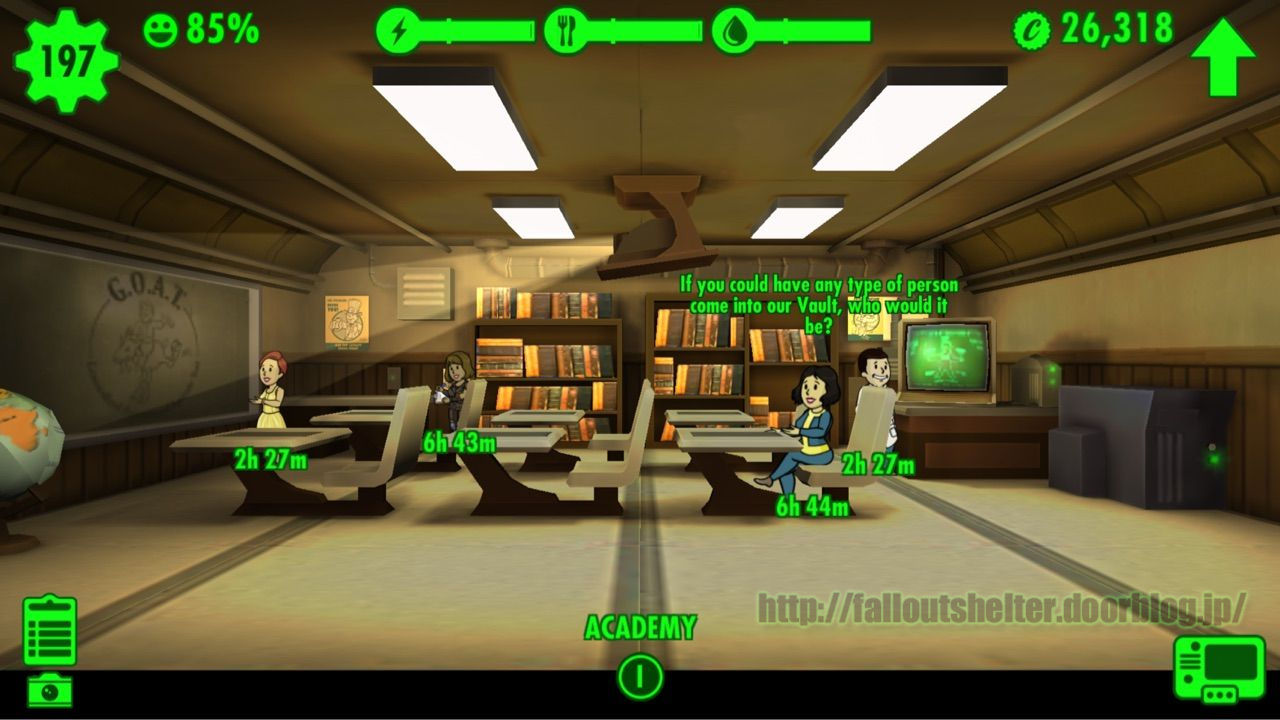Select the ACADEMY room label

point(640,626)
